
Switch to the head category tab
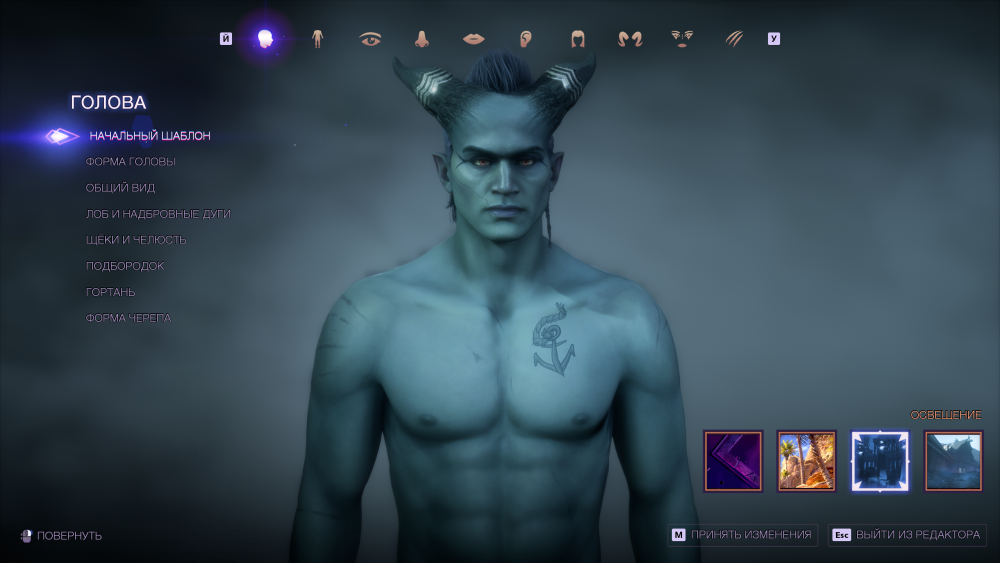[265, 39]
